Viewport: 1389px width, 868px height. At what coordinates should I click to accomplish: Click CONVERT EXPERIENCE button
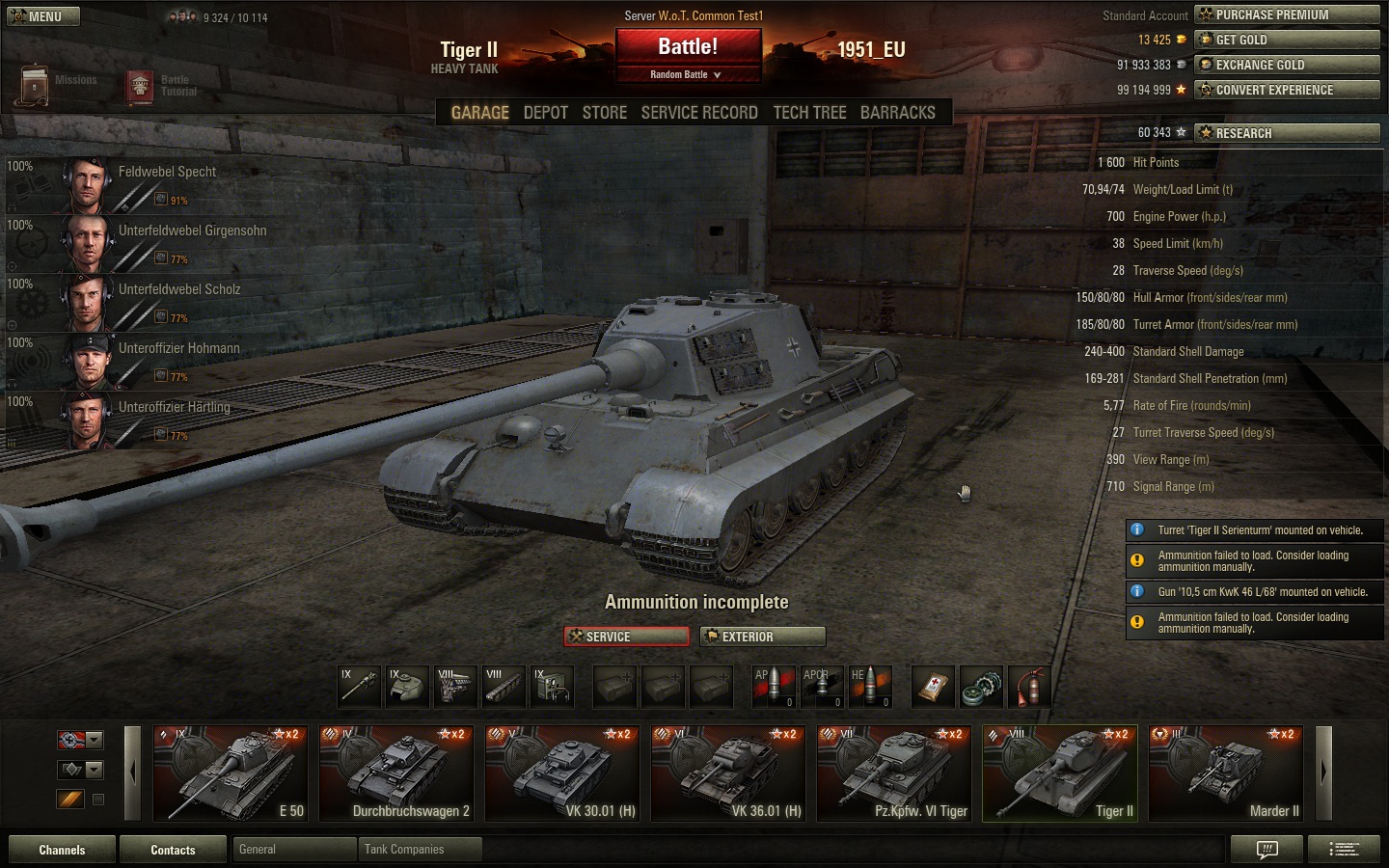[1287, 90]
